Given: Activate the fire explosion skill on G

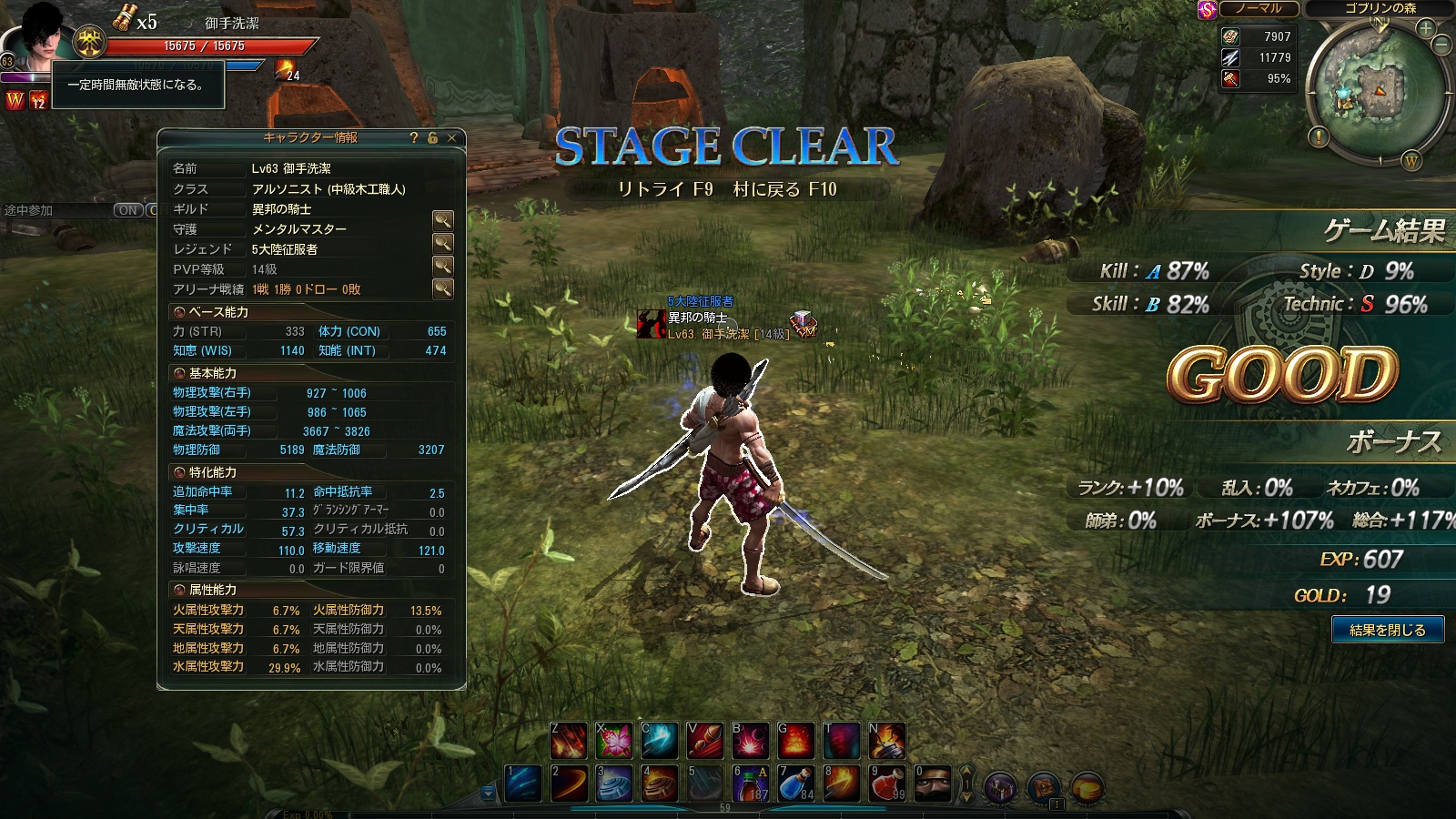Looking at the screenshot, I should pyautogui.click(x=795, y=741).
